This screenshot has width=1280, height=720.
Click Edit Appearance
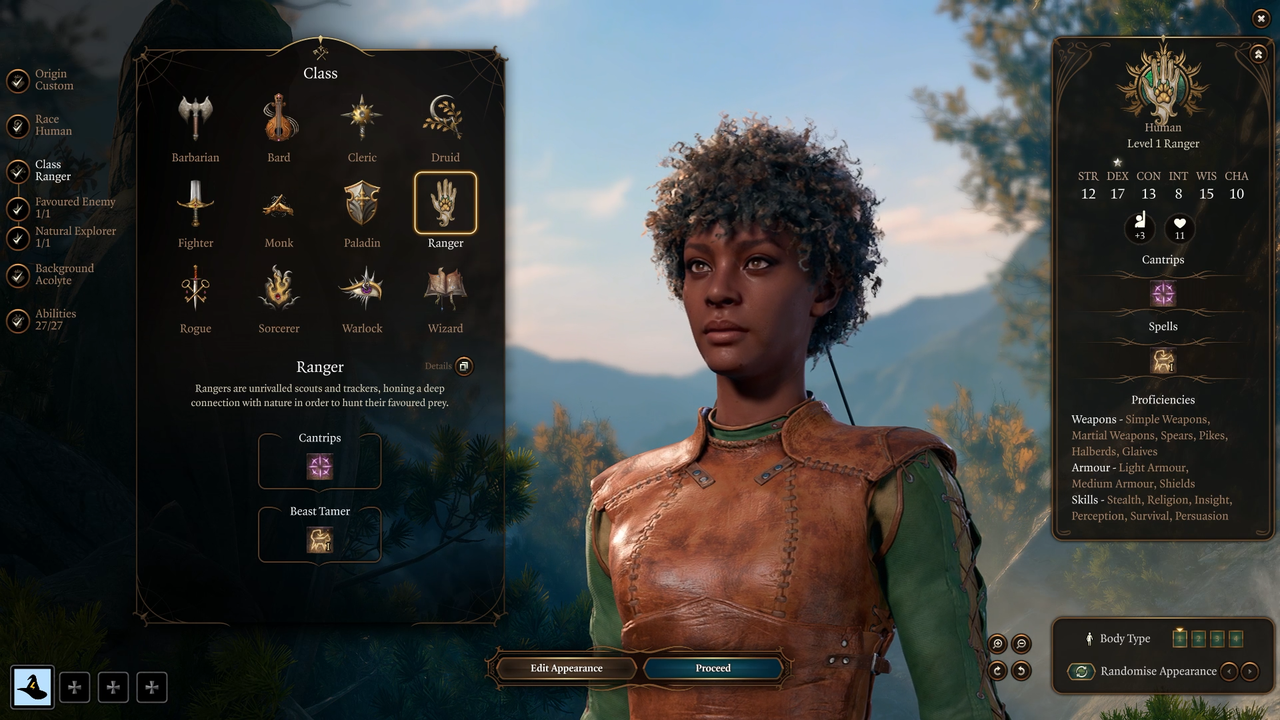565,668
